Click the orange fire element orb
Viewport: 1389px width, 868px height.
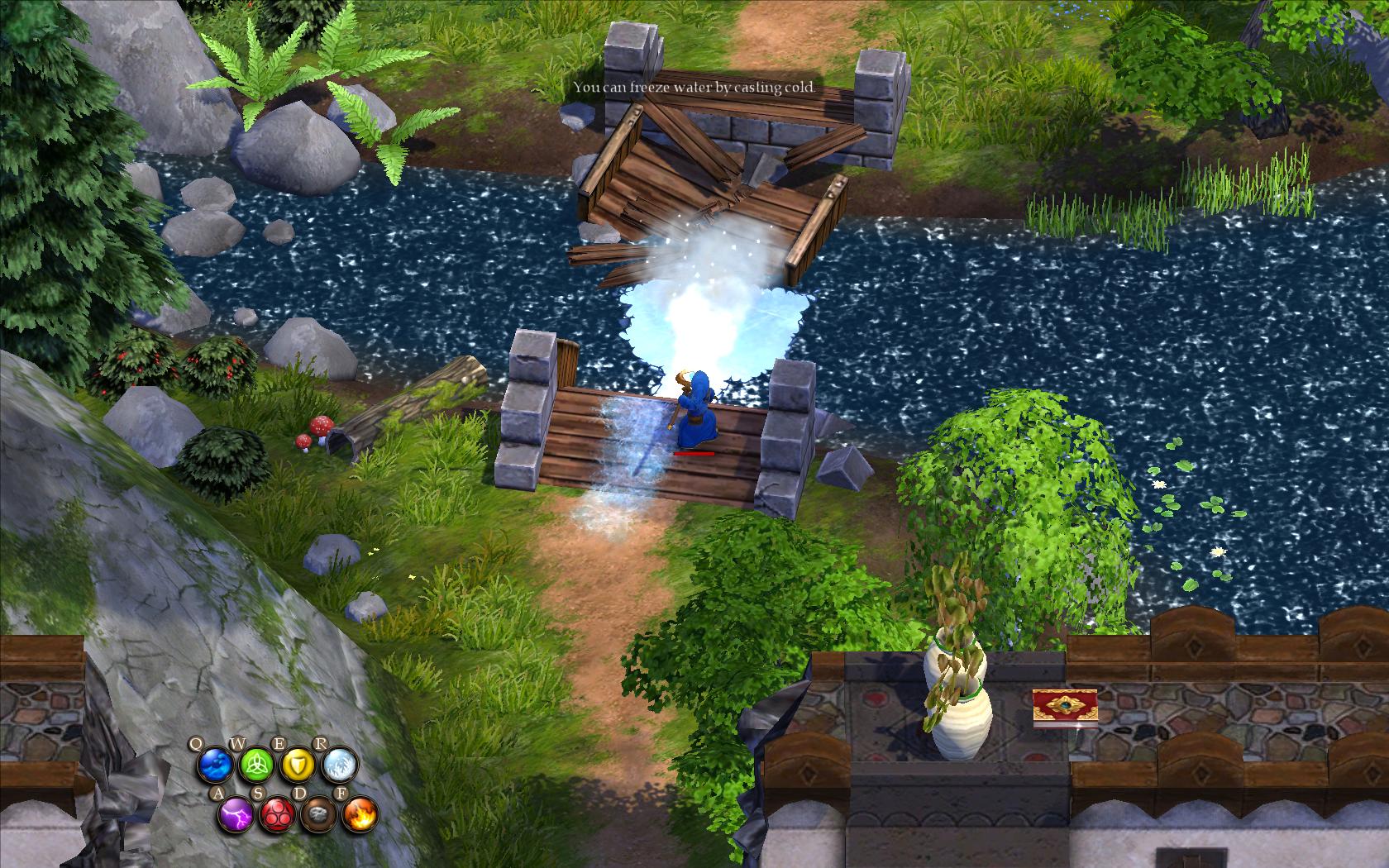360,815
